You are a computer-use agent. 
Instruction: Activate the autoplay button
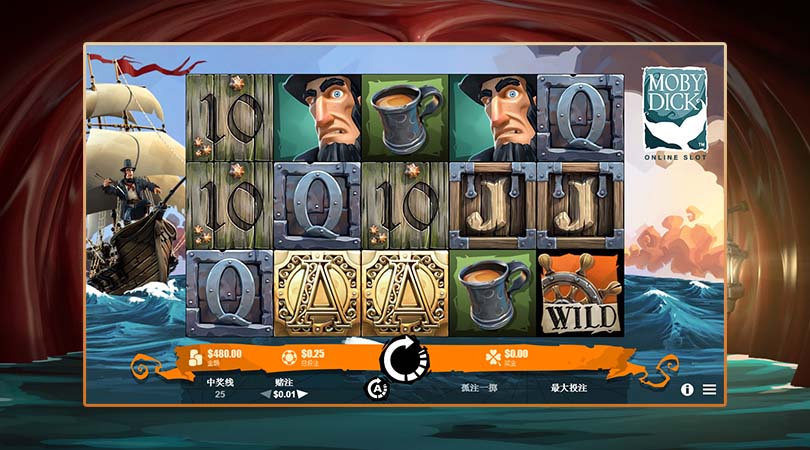point(377,389)
